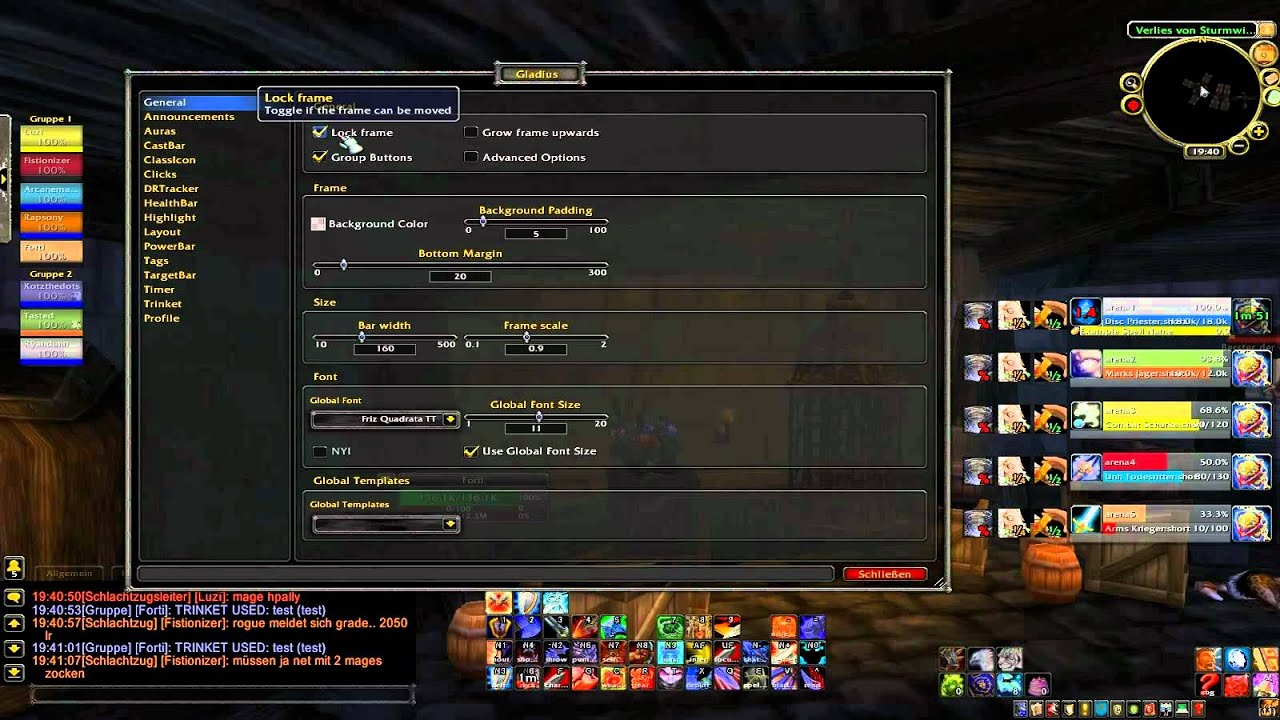Screen dimensions: 1280x720
Task: Toggle the Lock frame checkbox
Action: (x=320, y=132)
